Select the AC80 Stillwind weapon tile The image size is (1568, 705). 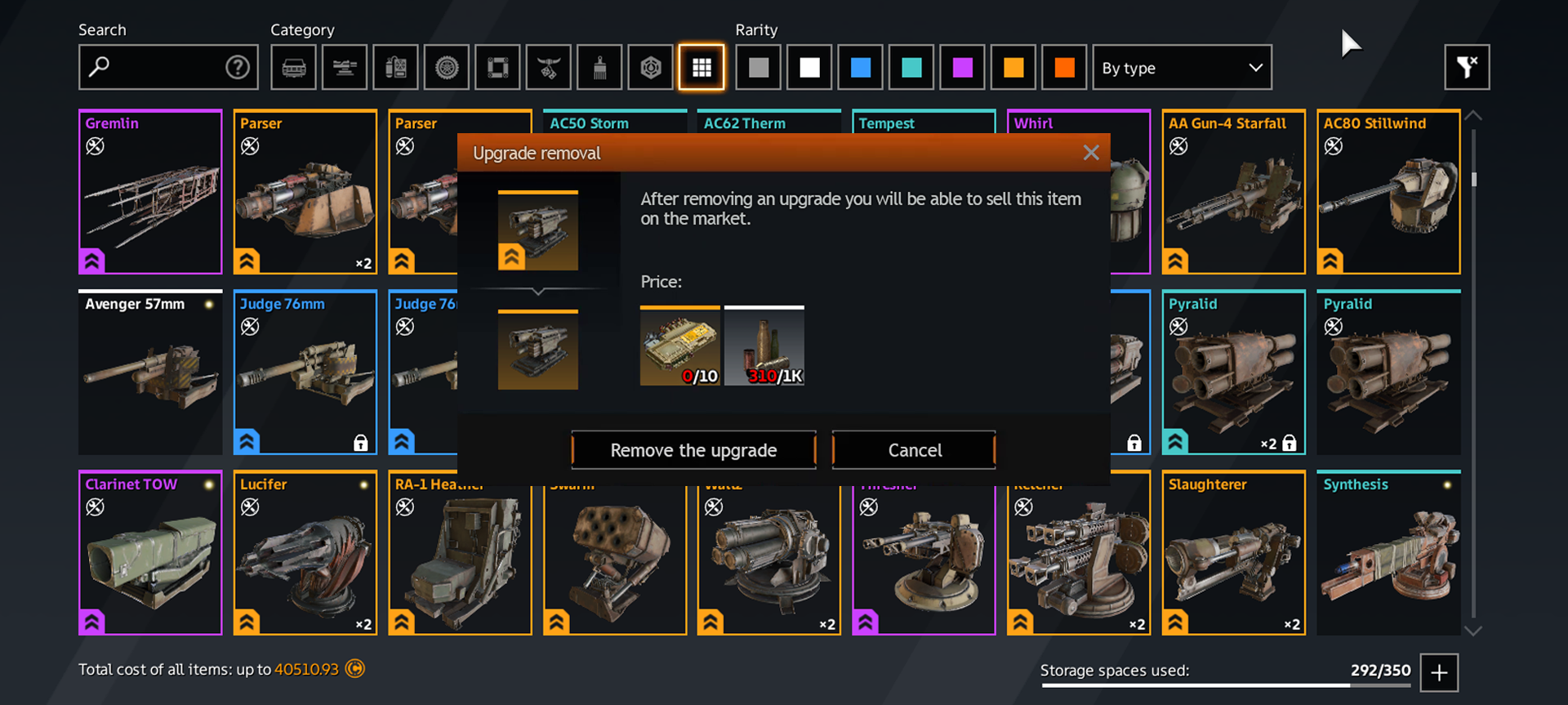point(1388,192)
